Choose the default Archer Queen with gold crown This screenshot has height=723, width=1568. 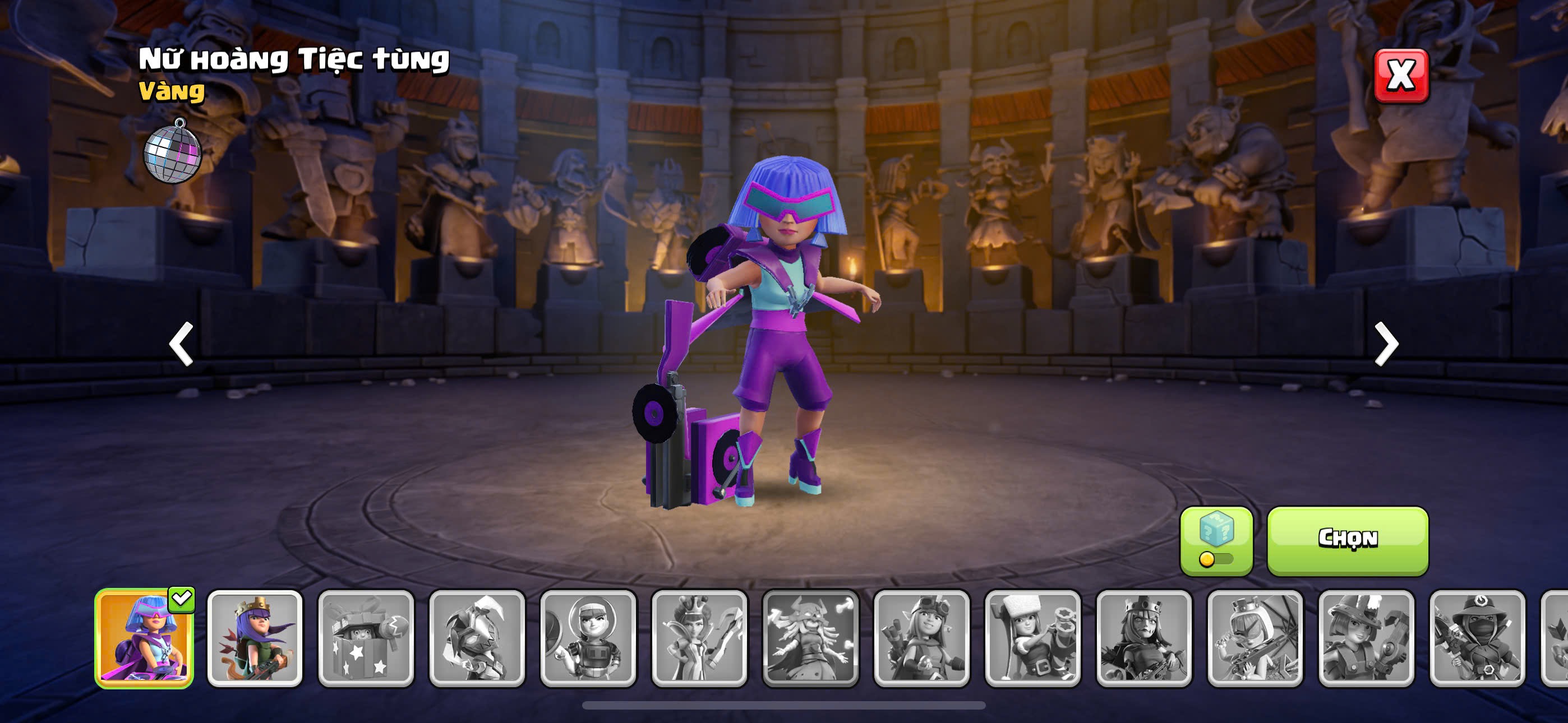coord(255,638)
